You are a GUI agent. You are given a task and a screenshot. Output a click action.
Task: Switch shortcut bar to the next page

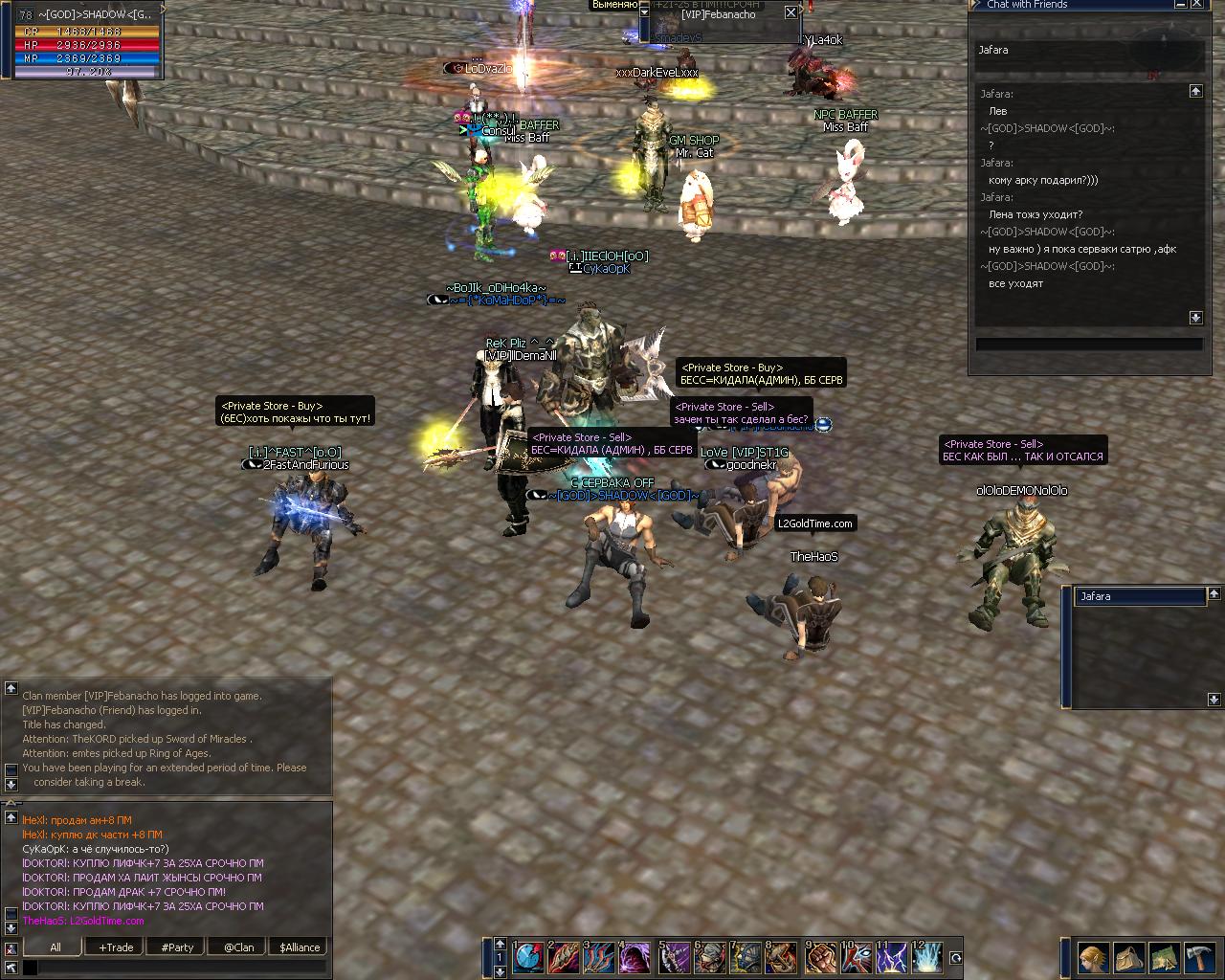click(x=500, y=971)
